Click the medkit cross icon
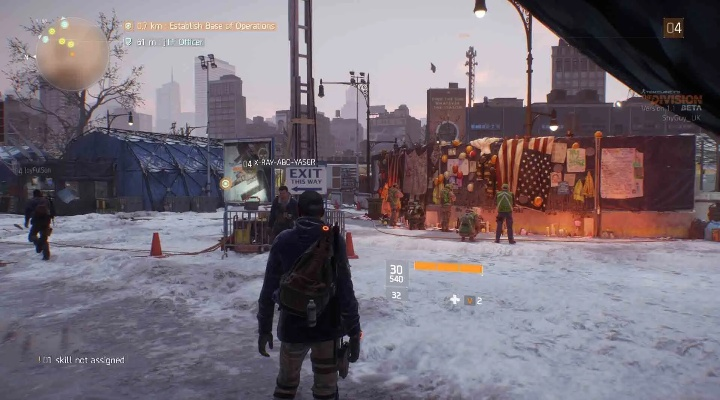720x400 pixels. pyautogui.click(x=454, y=299)
